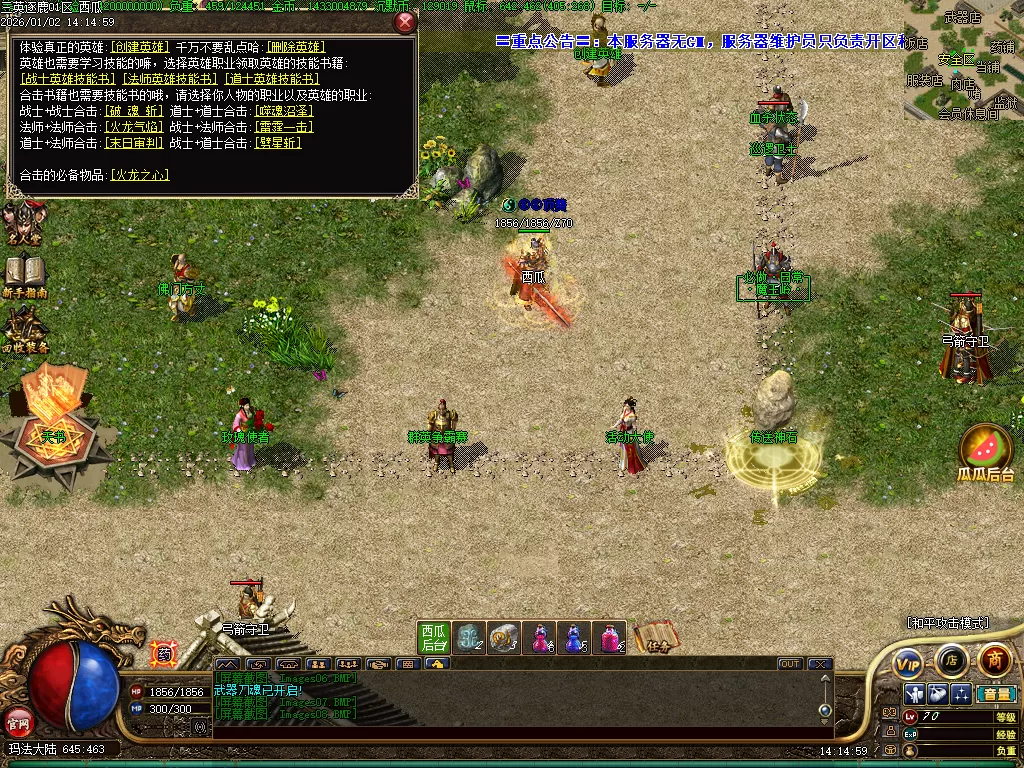Pick the 道士英雄技能书 link

[272, 79]
